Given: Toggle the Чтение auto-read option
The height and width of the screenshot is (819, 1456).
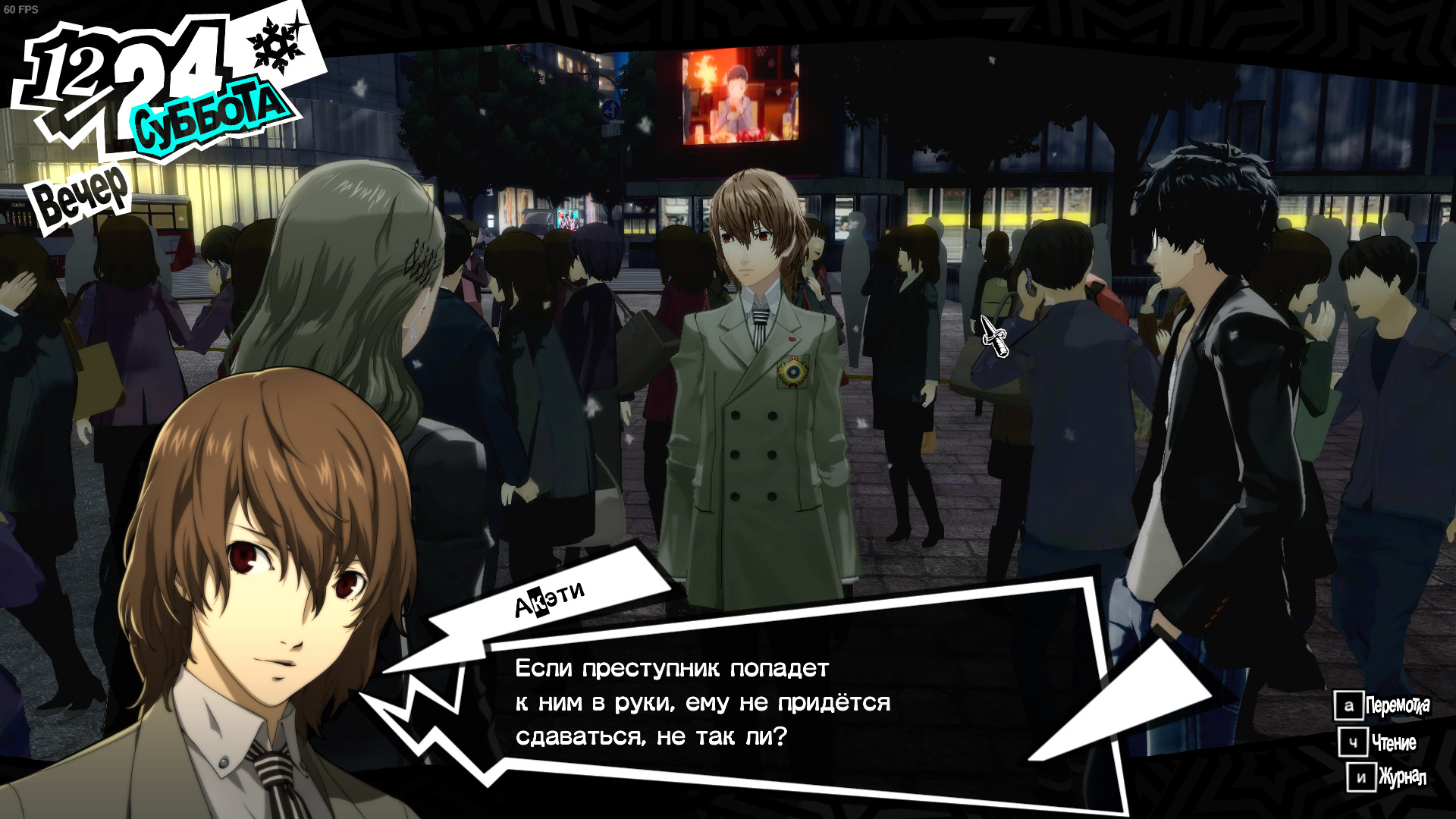Looking at the screenshot, I should [x=1377, y=742].
